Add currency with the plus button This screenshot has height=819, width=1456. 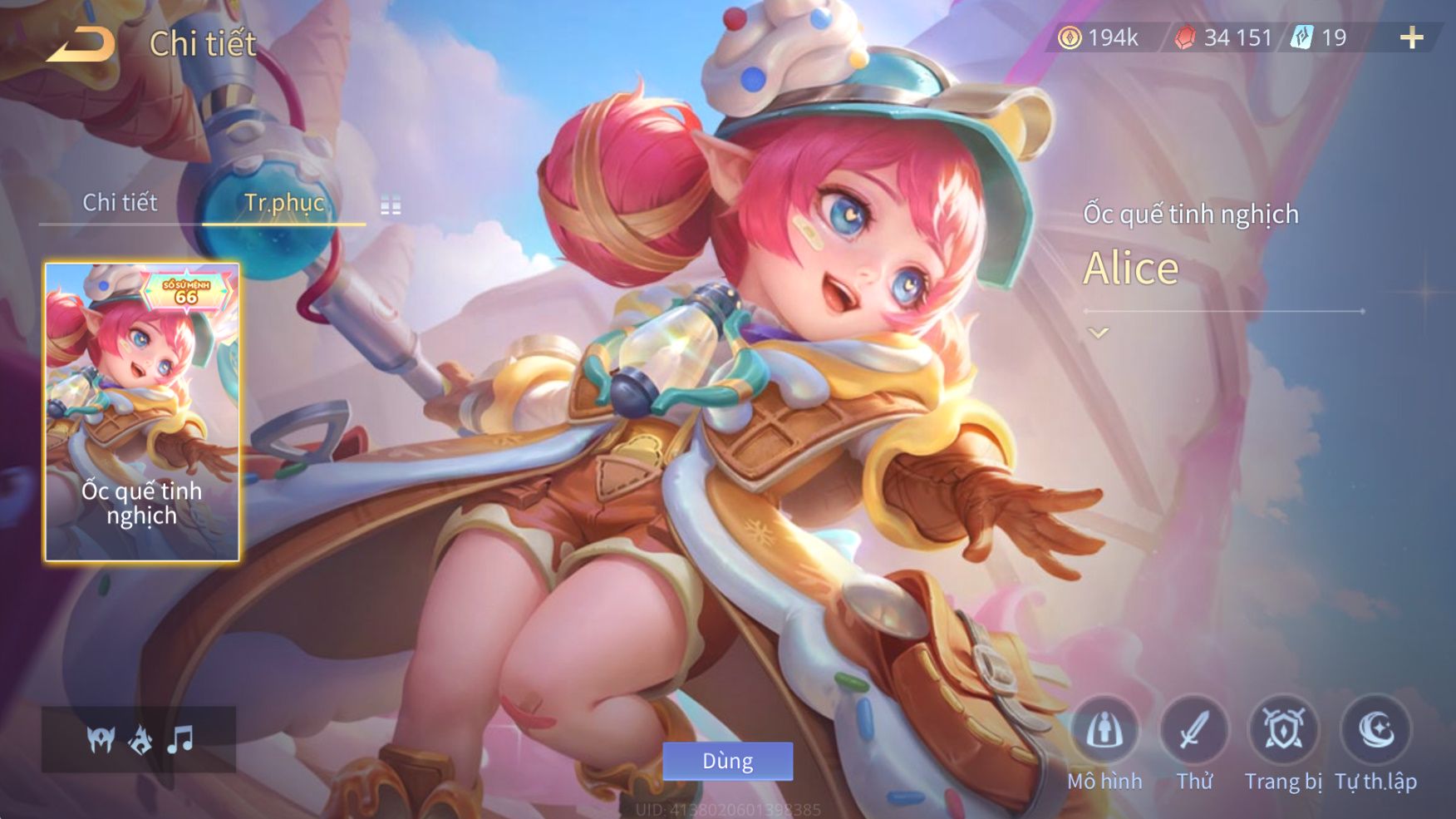click(x=1411, y=37)
